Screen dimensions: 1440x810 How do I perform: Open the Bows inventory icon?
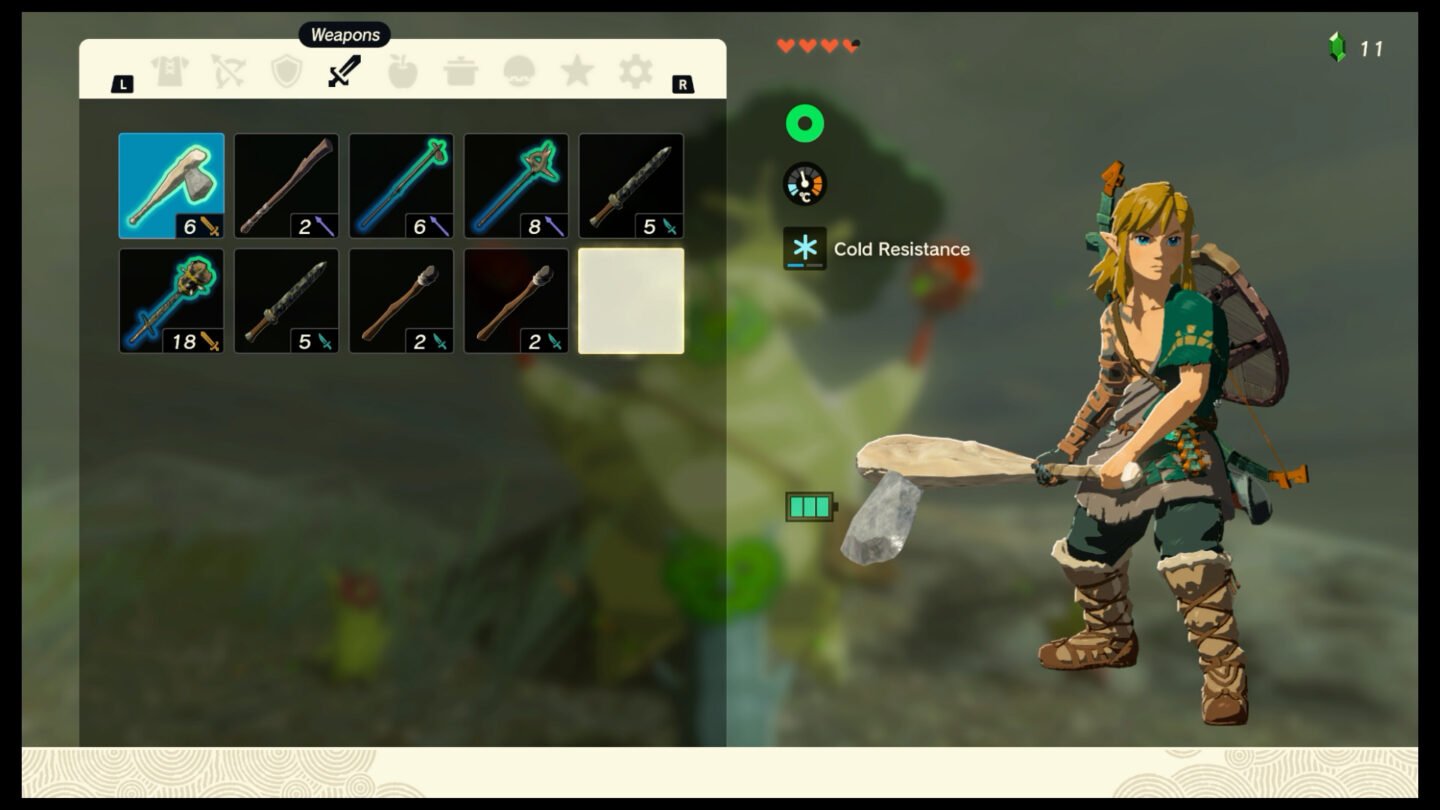pyautogui.click(x=227, y=72)
